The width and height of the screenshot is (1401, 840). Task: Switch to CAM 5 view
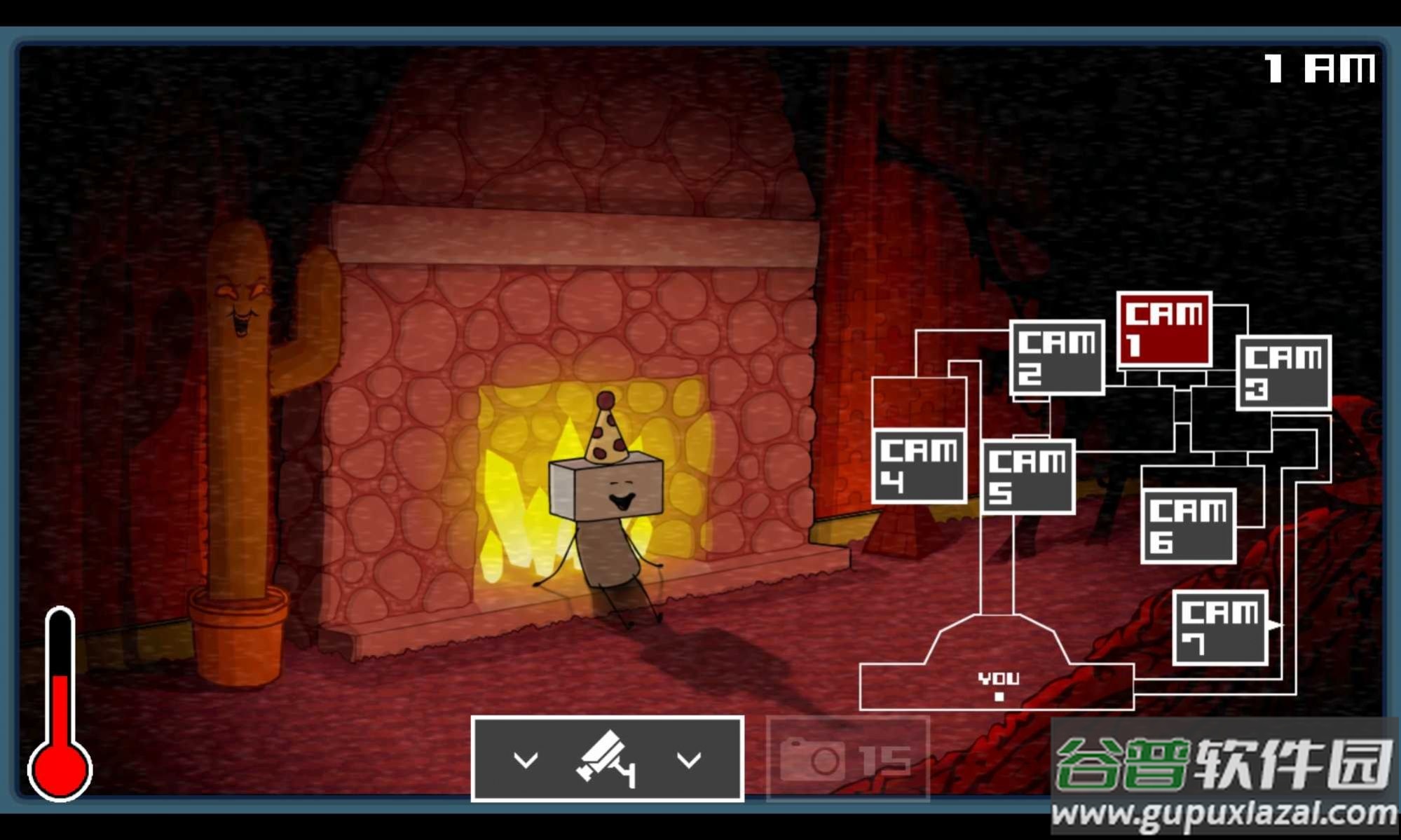click(1028, 476)
